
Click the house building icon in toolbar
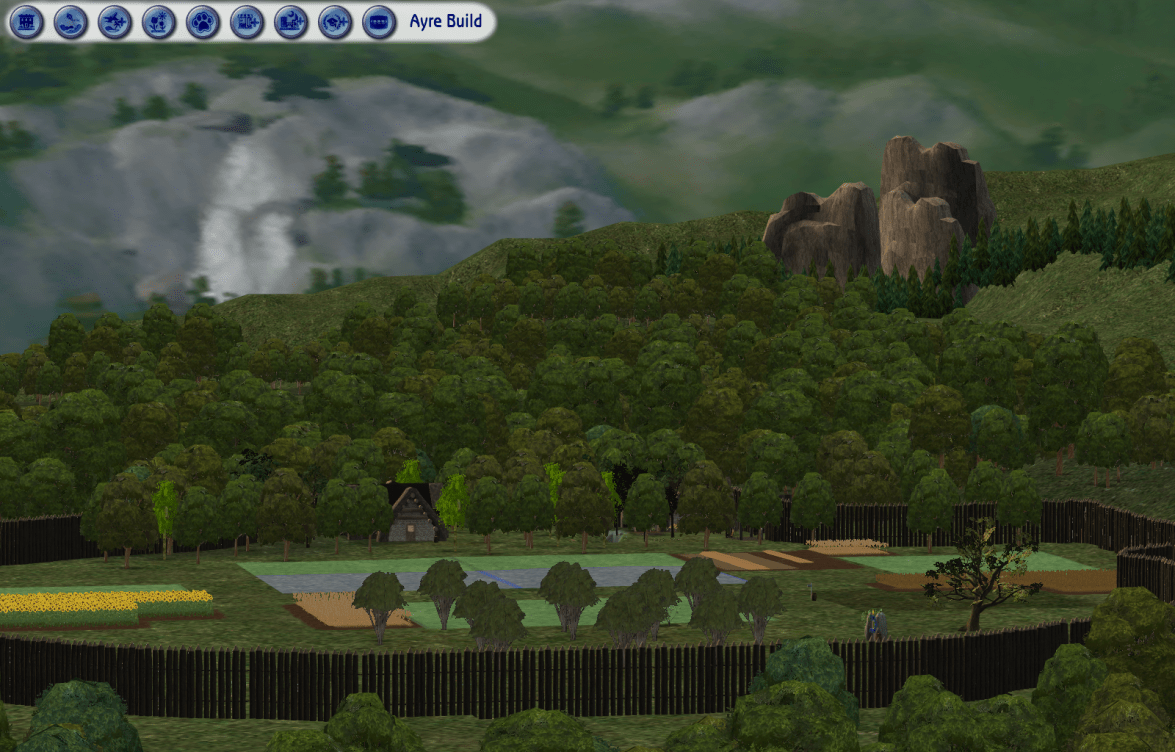[x=27, y=21]
